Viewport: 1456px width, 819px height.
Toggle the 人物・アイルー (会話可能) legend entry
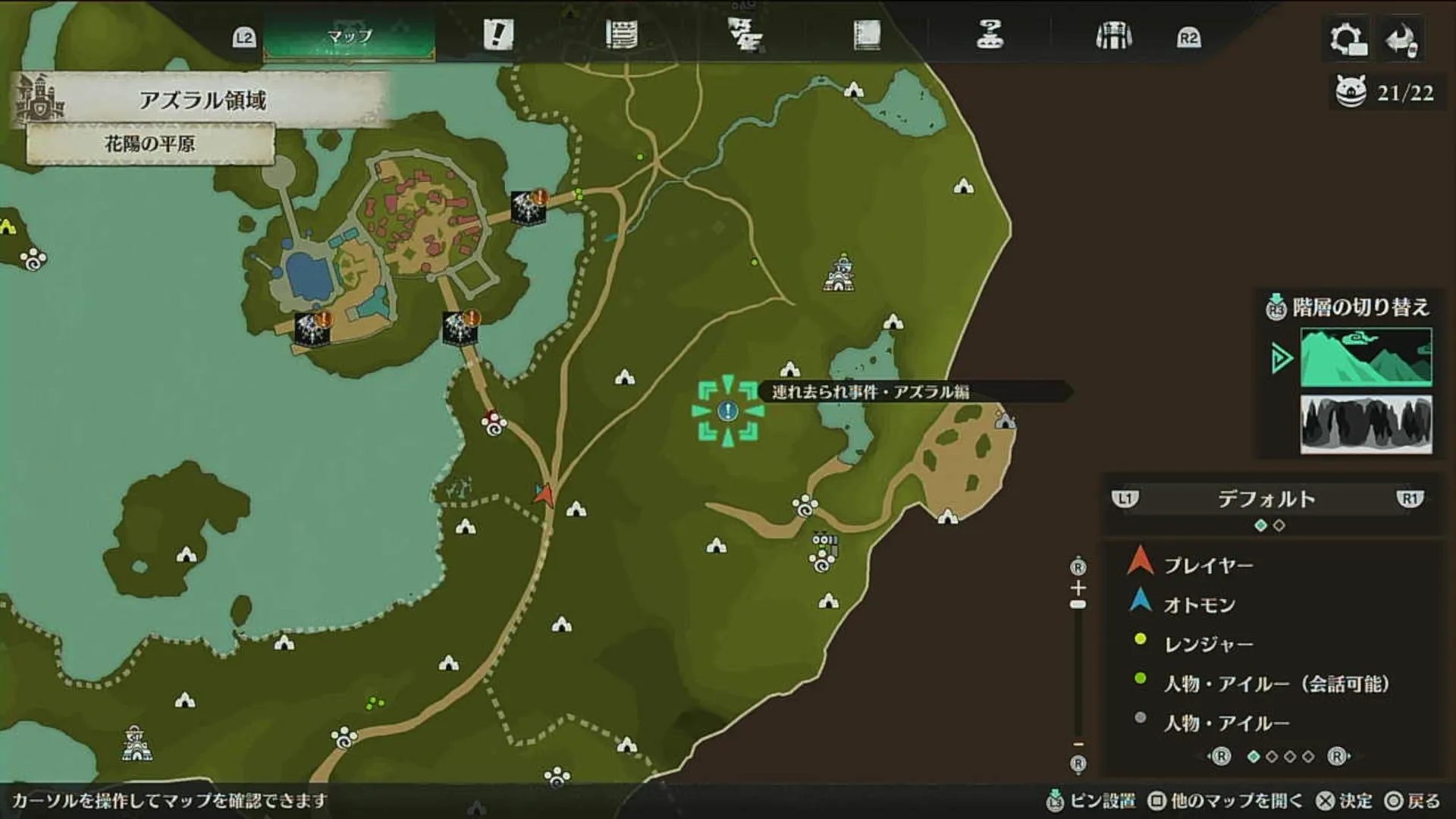(x=1251, y=682)
